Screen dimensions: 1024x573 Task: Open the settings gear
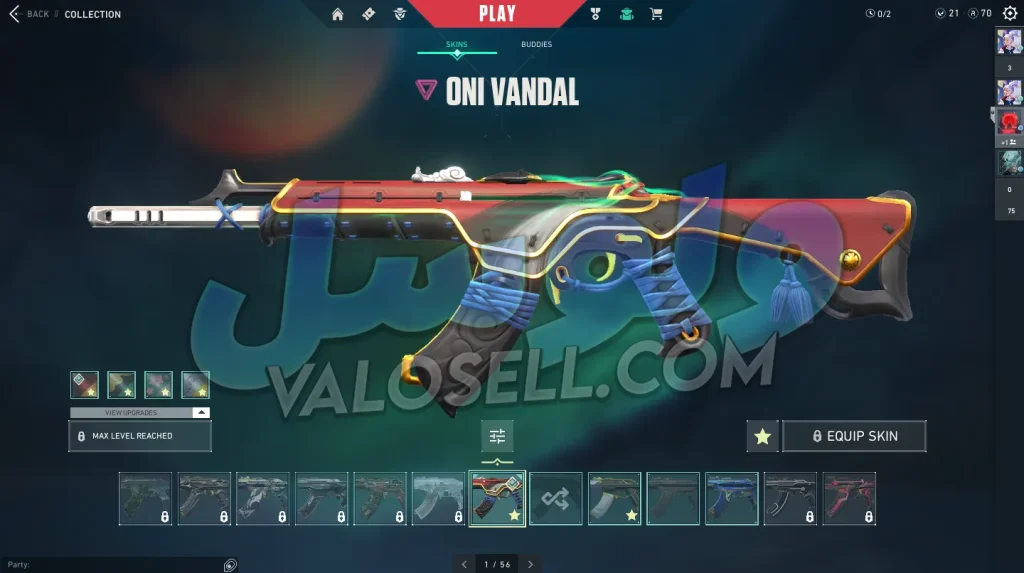tap(1009, 14)
